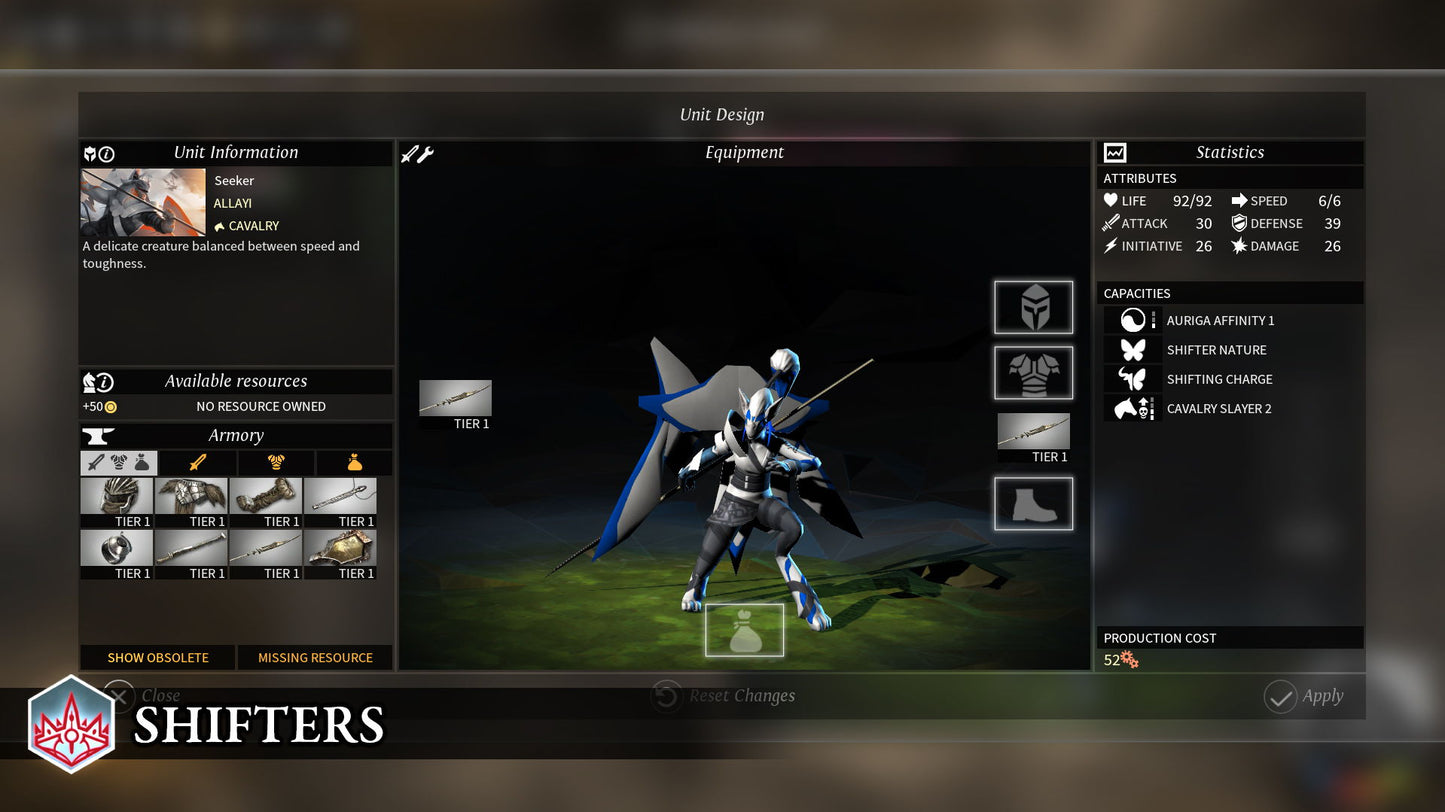
Task: Enable the show-all-items armory filter
Action: (x=117, y=462)
